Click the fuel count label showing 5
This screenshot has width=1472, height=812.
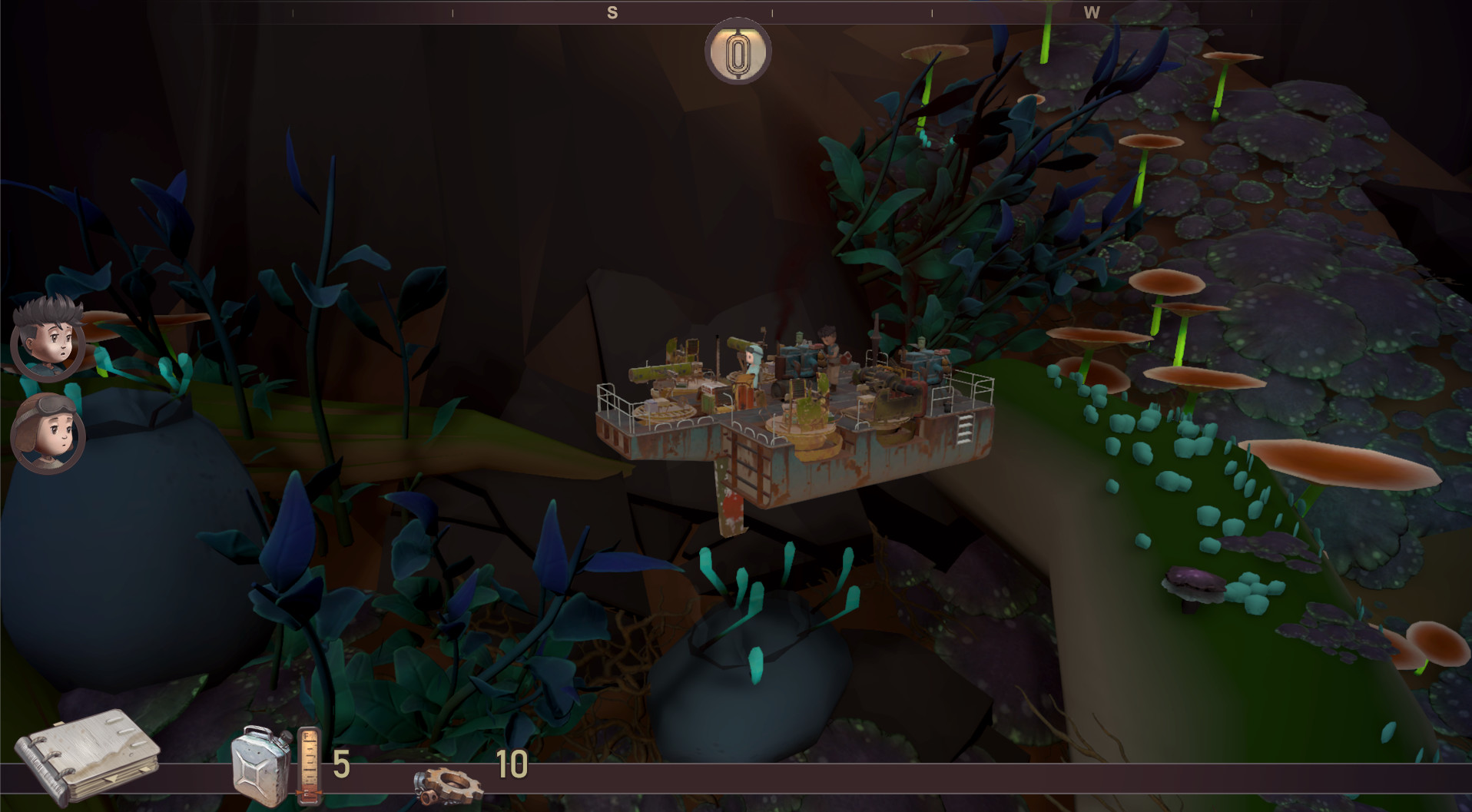point(341,765)
